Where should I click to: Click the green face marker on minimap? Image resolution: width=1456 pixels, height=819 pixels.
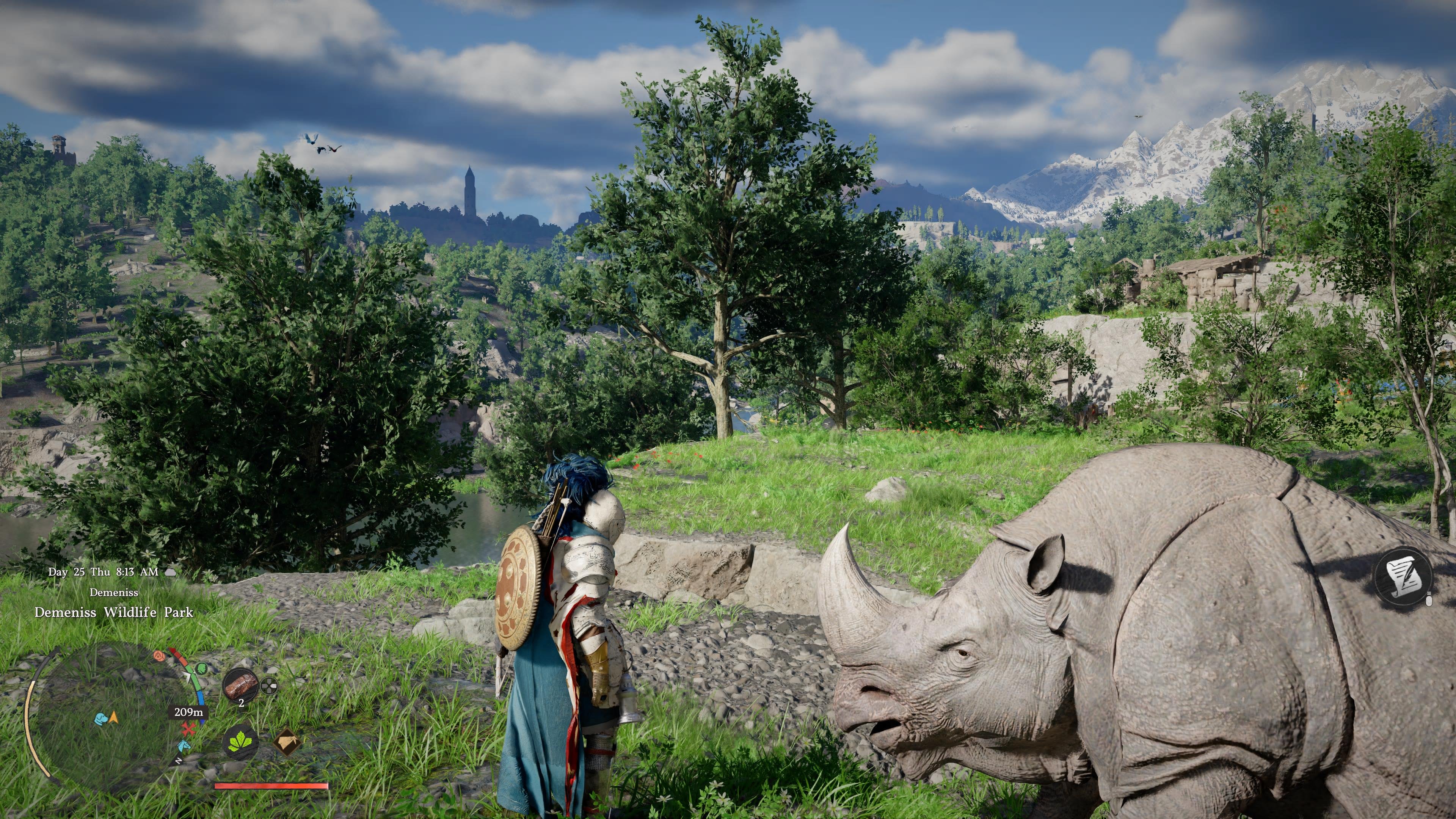pos(201,668)
